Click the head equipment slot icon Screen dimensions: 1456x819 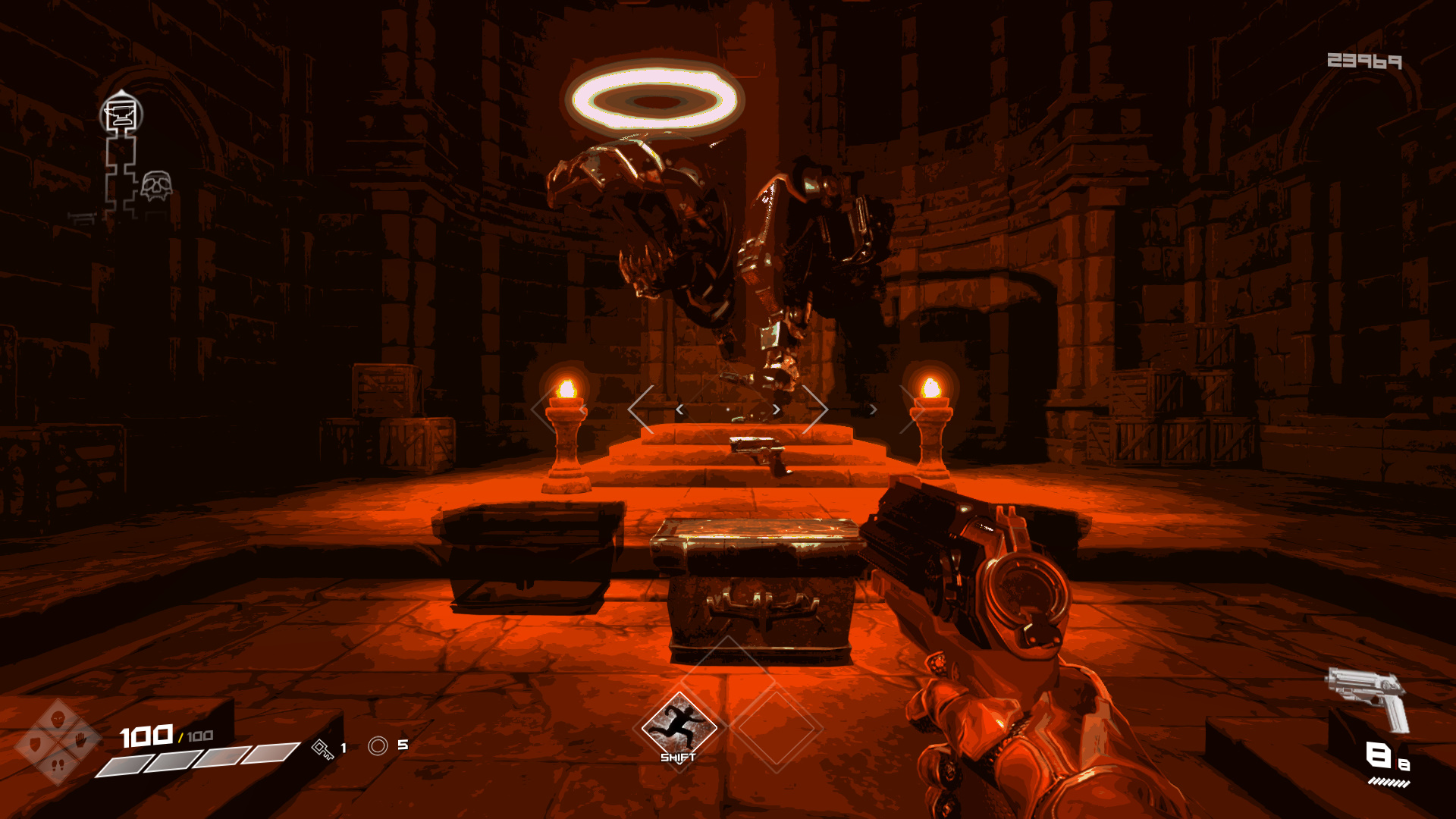click(x=58, y=719)
